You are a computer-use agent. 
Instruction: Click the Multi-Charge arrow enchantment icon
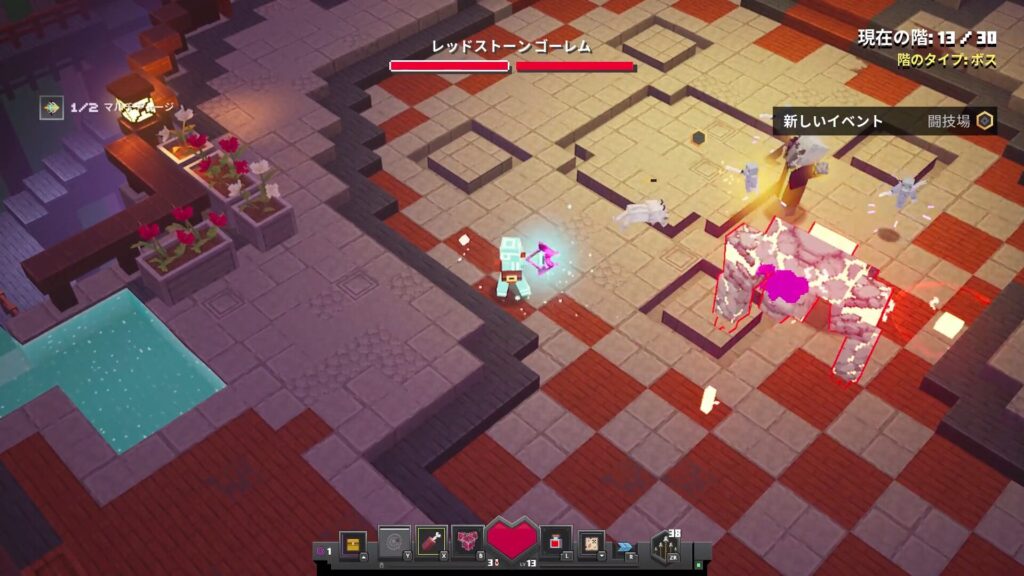pos(51,107)
